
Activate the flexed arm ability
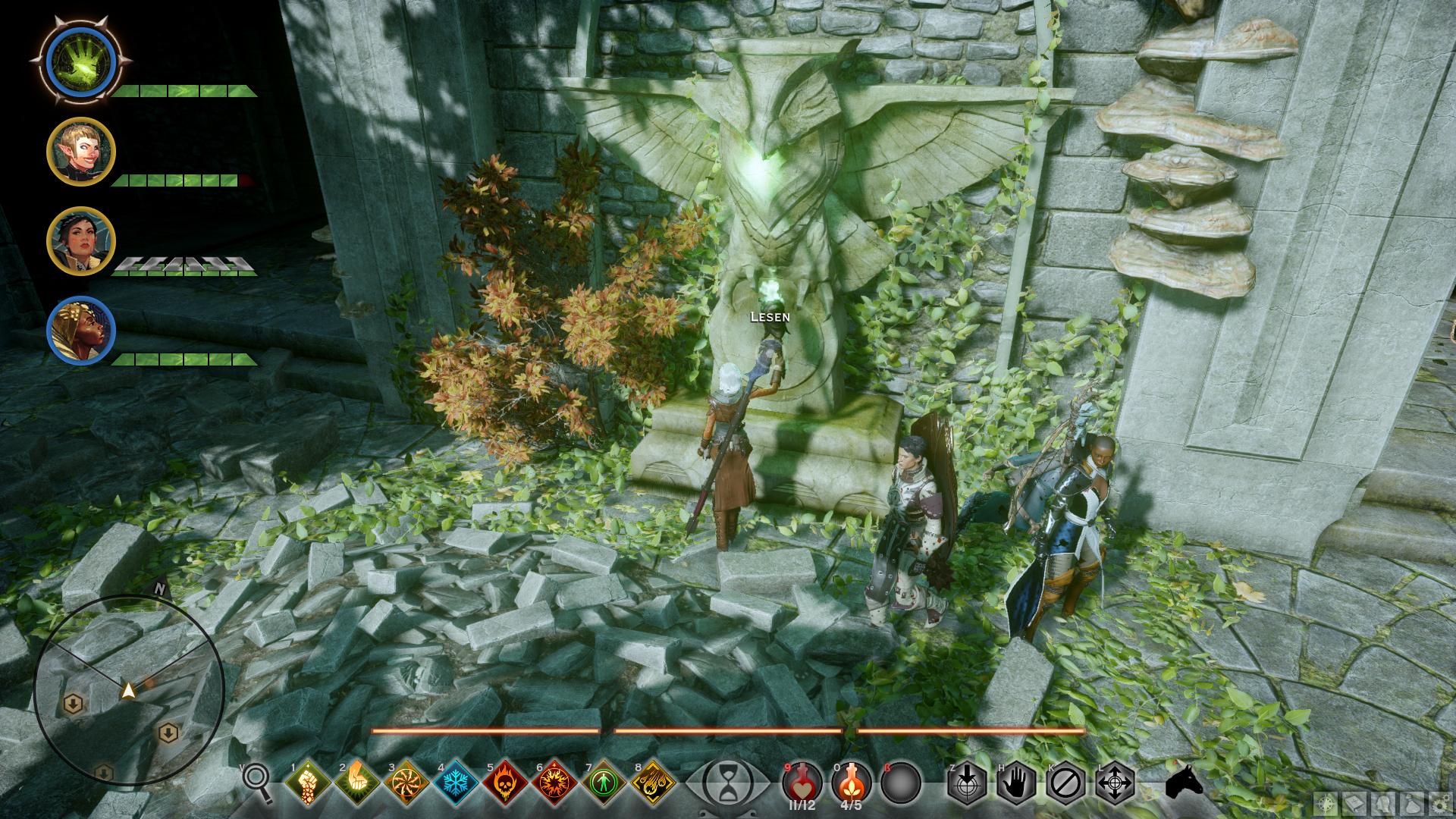[356, 782]
